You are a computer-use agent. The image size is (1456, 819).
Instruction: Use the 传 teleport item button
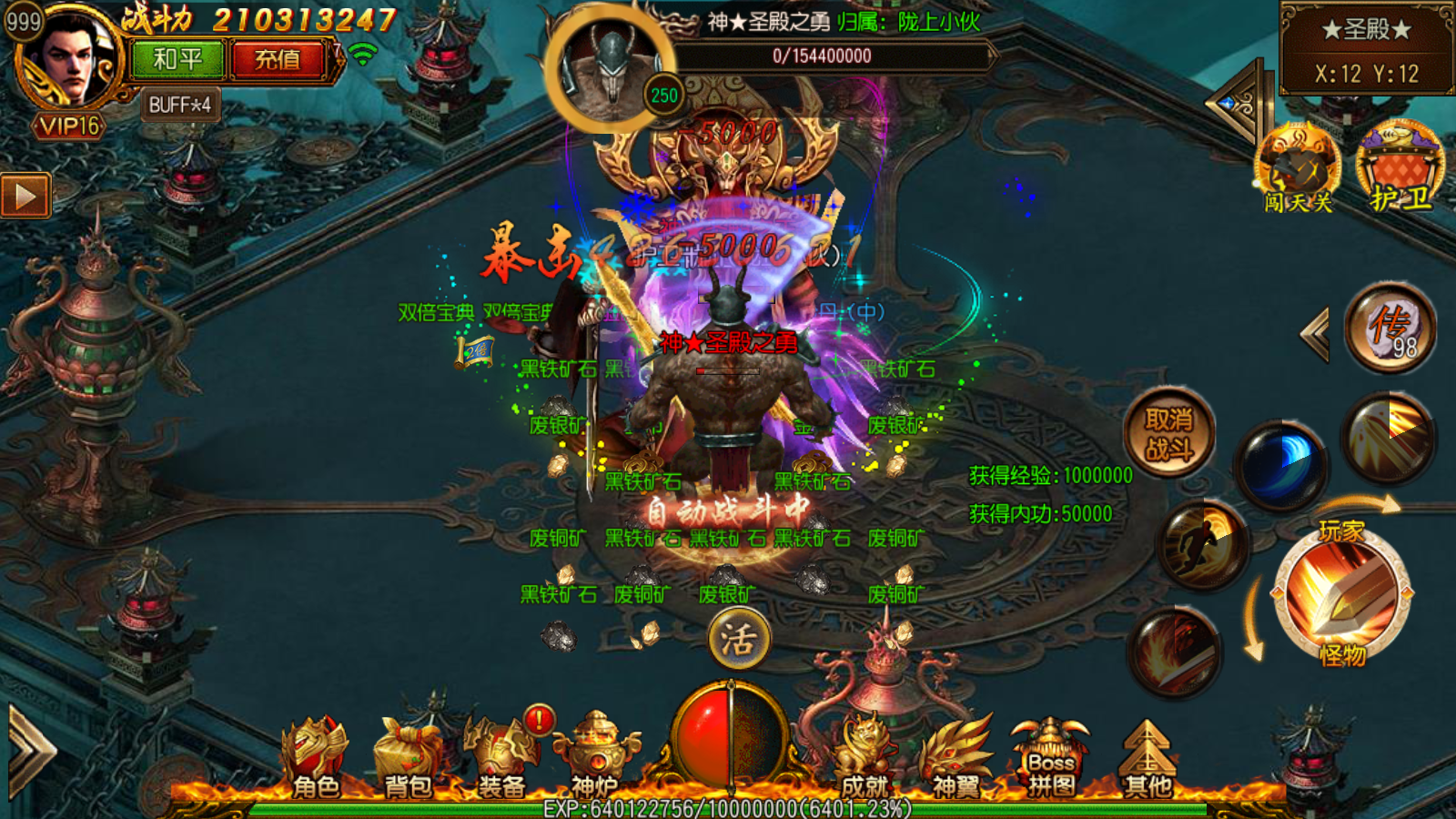pos(1390,328)
